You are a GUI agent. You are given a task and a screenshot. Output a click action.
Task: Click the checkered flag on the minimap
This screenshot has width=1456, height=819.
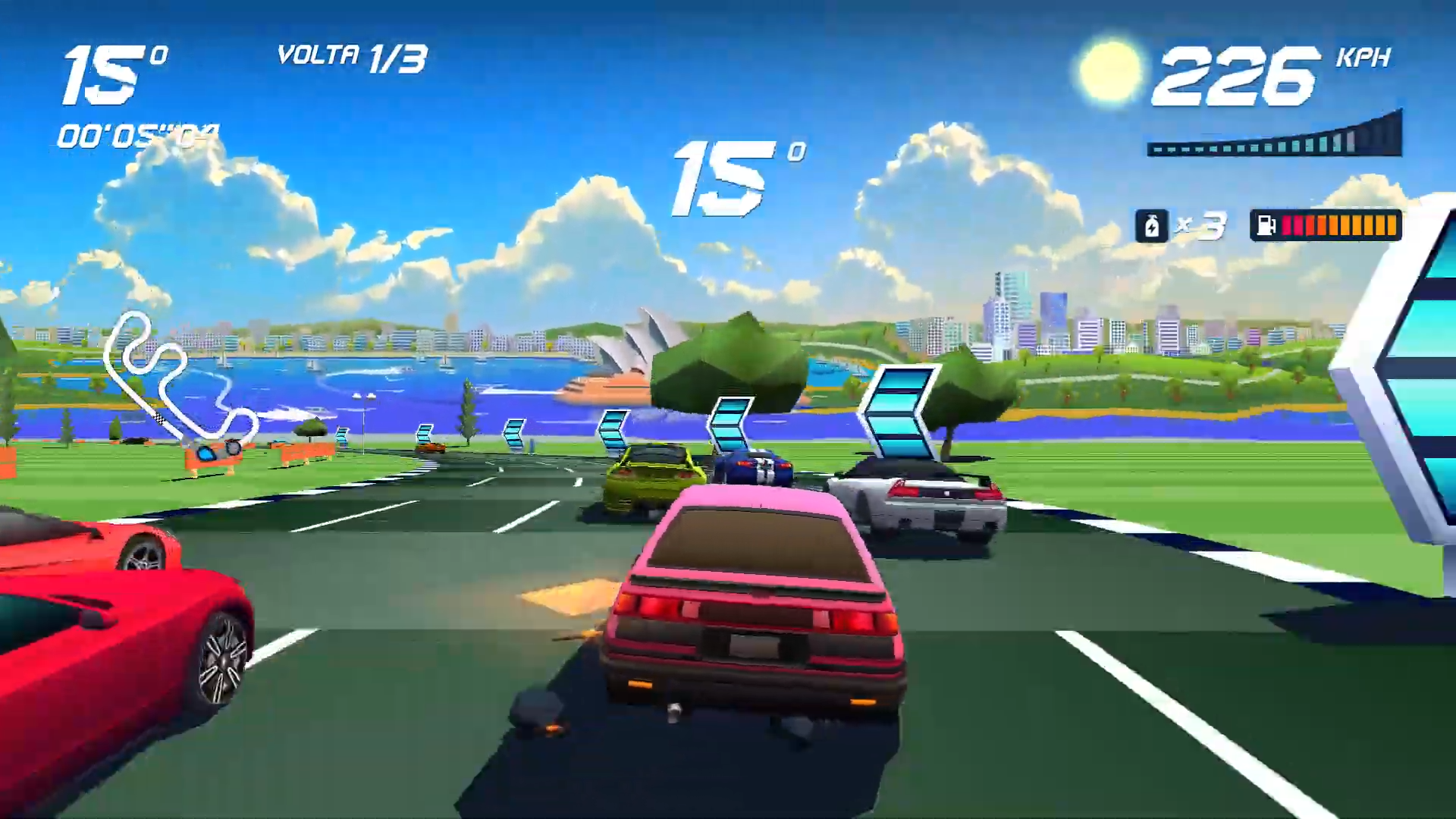(x=160, y=419)
